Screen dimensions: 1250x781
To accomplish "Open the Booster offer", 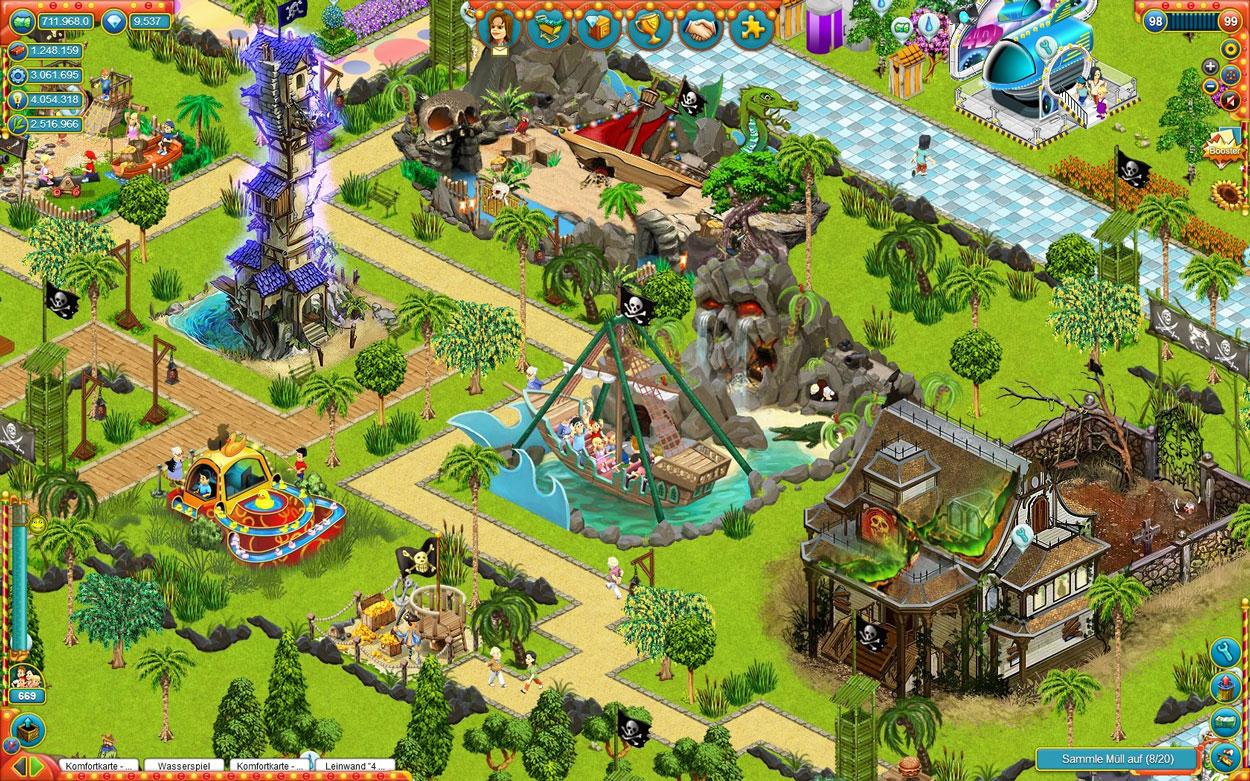I will (x=1224, y=147).
